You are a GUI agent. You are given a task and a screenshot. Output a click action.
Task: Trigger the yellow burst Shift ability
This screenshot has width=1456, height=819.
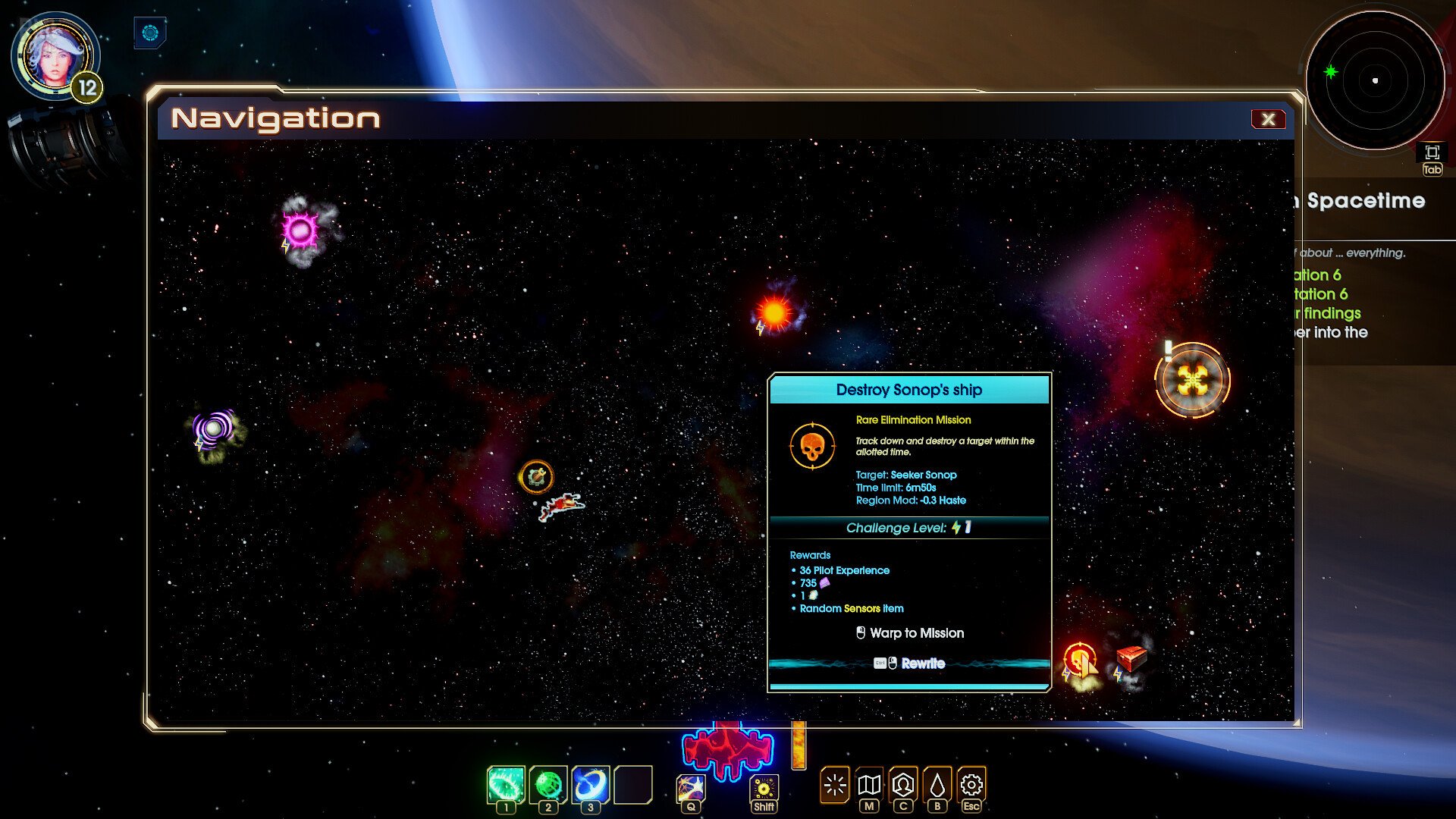(764, 788)
